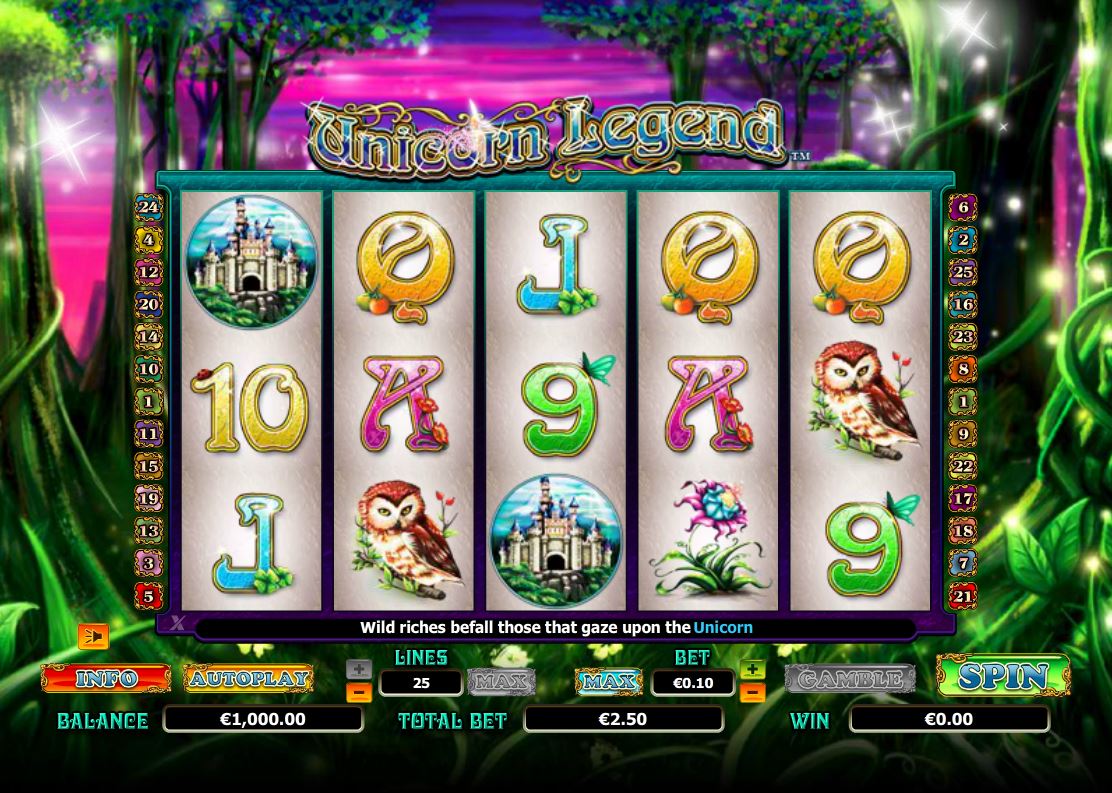This screenshot has width=1112, height=793.
Task: Toggle the orange sound speaker icon
Action: (x=93, y=636)
